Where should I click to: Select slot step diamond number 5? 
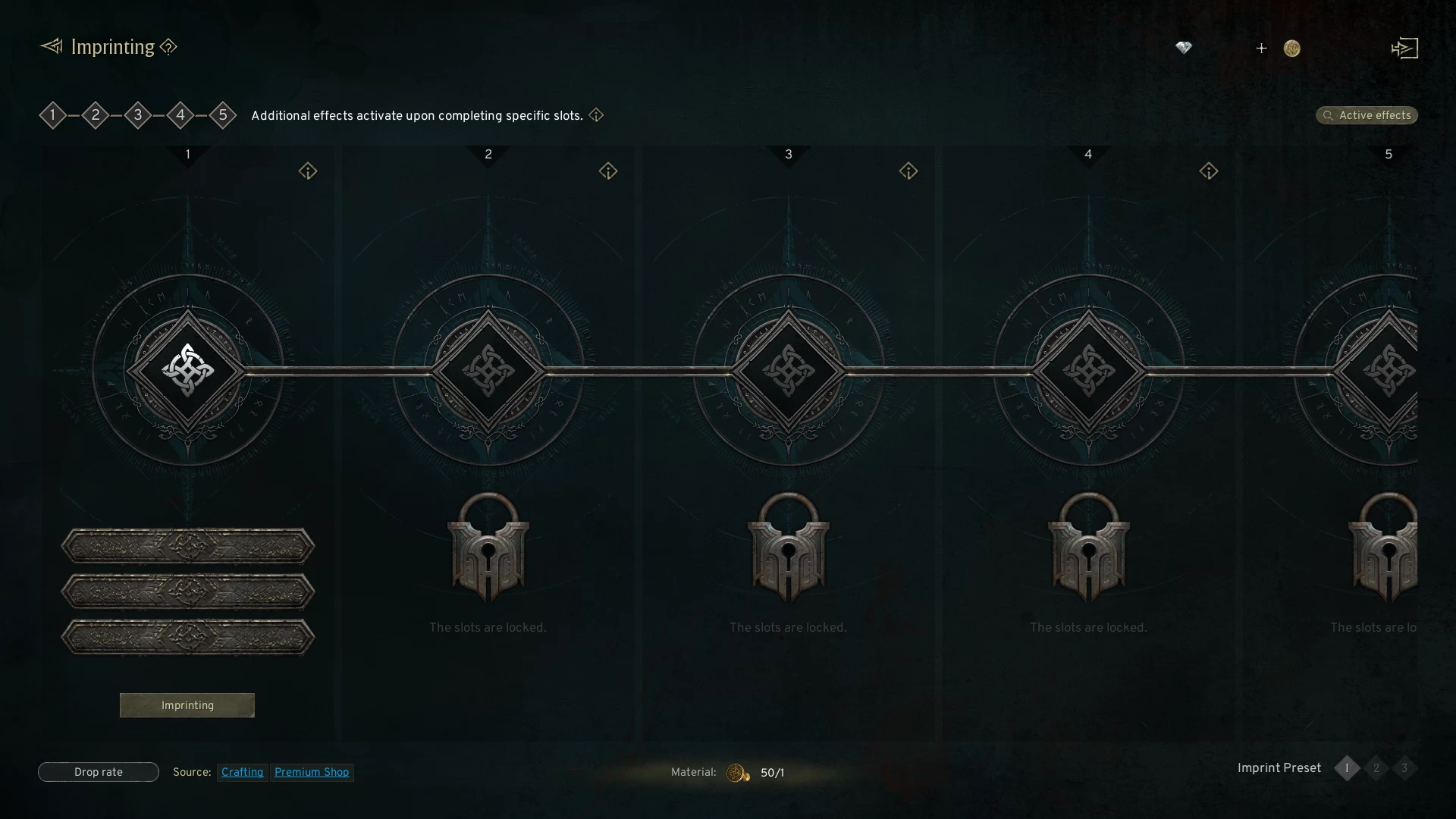coord(223,115)
